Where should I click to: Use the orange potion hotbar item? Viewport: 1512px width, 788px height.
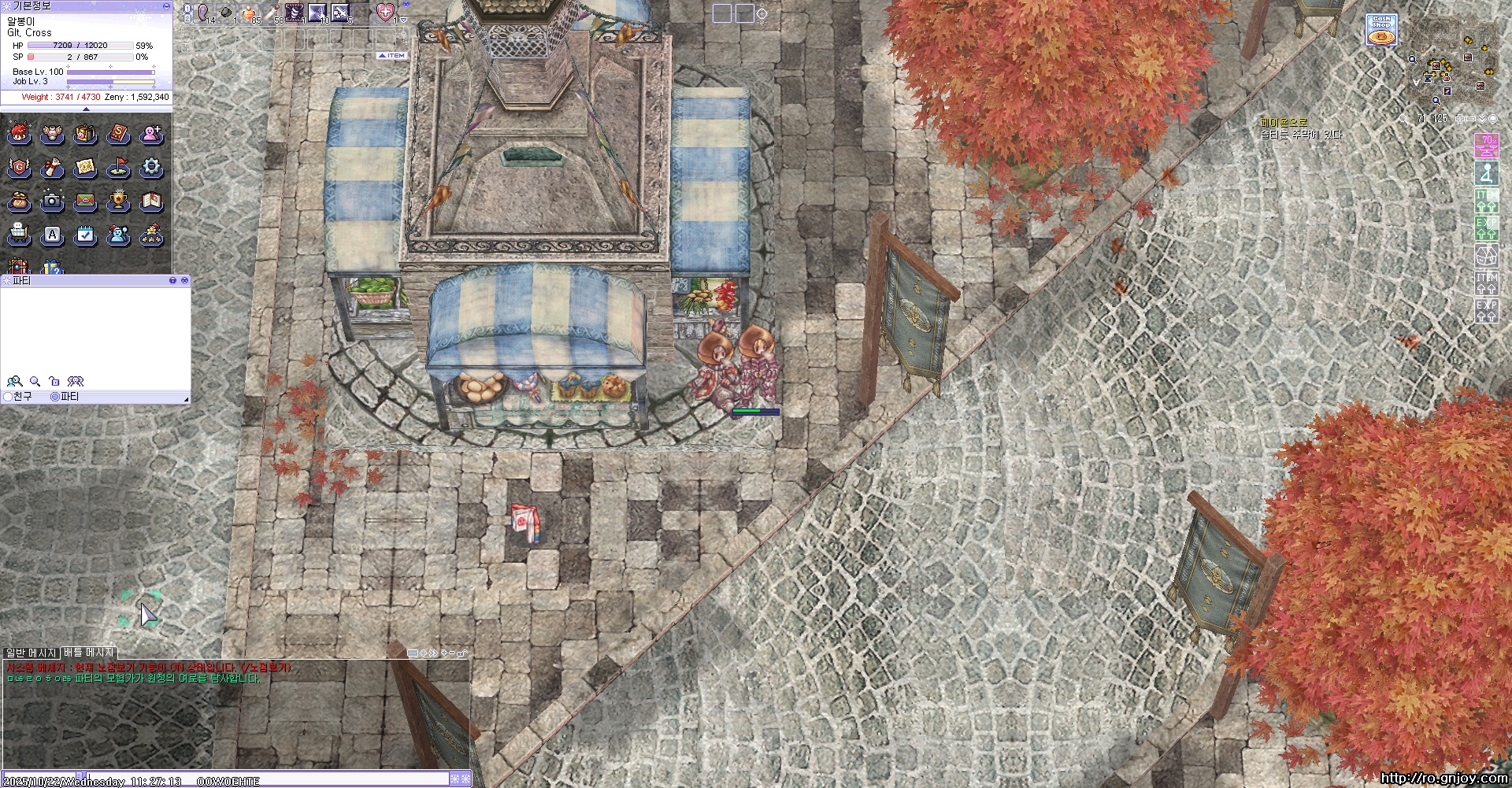coord(249,13)
